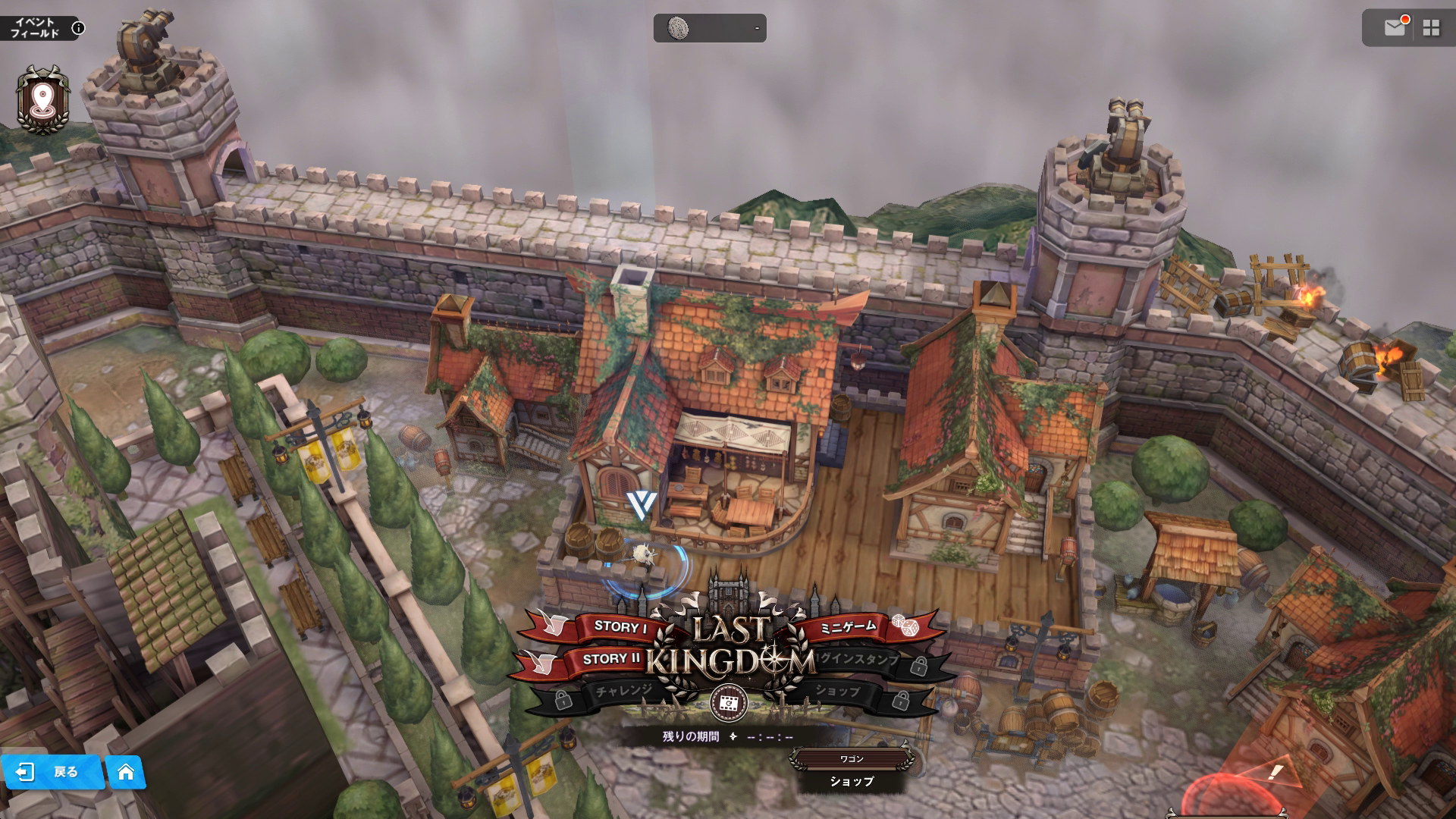Open the ミニゲーム minigame banner
Image resolution: width=1456 pixels, height=819 pixels.
(849, 626)
